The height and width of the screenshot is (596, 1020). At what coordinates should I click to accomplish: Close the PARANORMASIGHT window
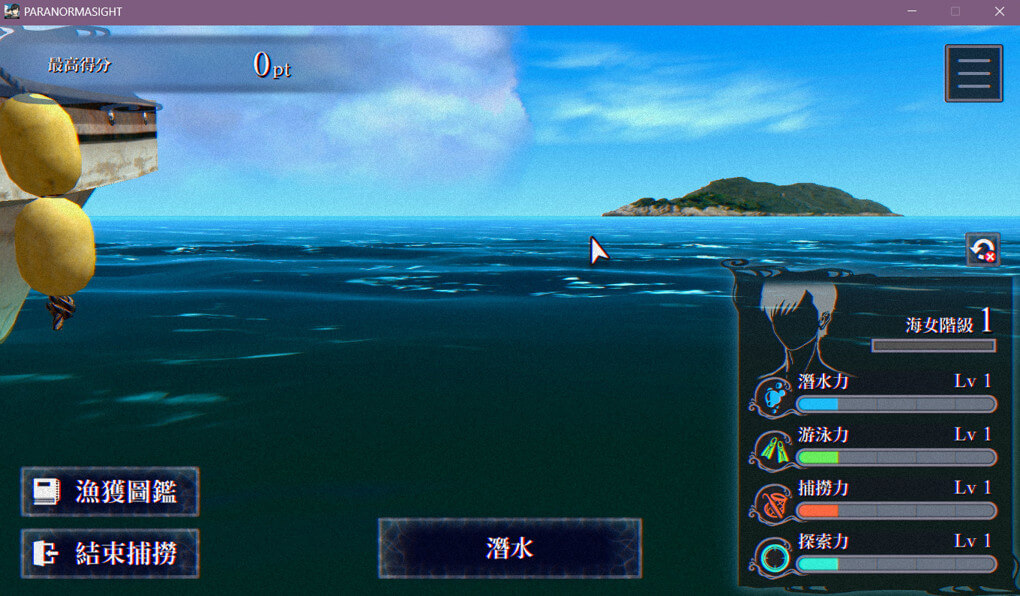999,11
